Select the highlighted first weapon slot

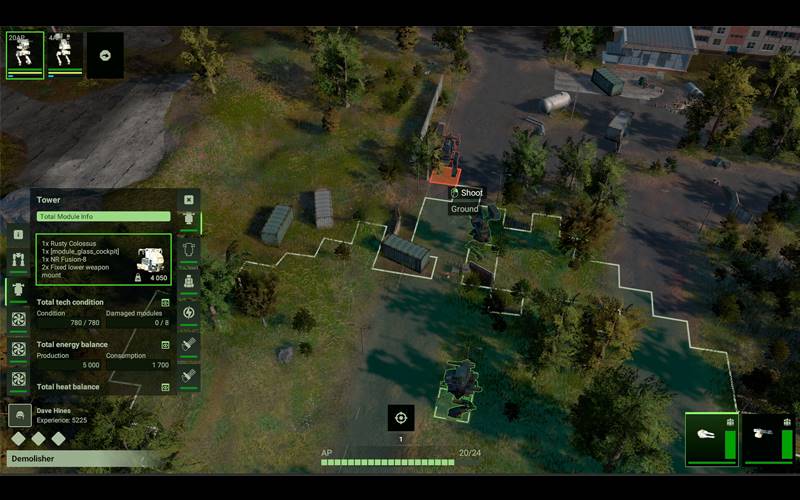point(712,439)
